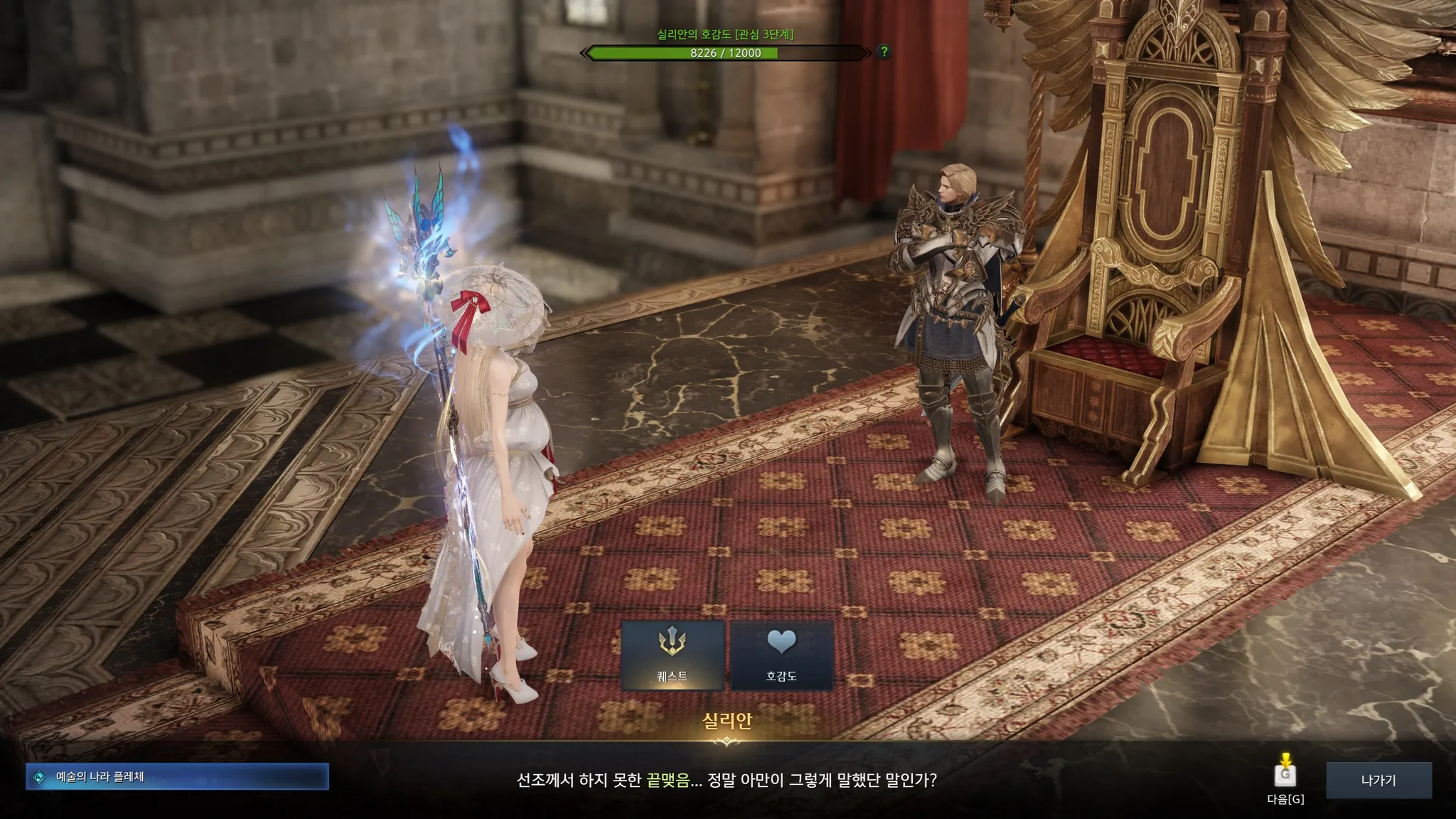This screenshot has width=1456, height=819.
Task: Show rapport help via question mark icon
Action: [884, 51]
